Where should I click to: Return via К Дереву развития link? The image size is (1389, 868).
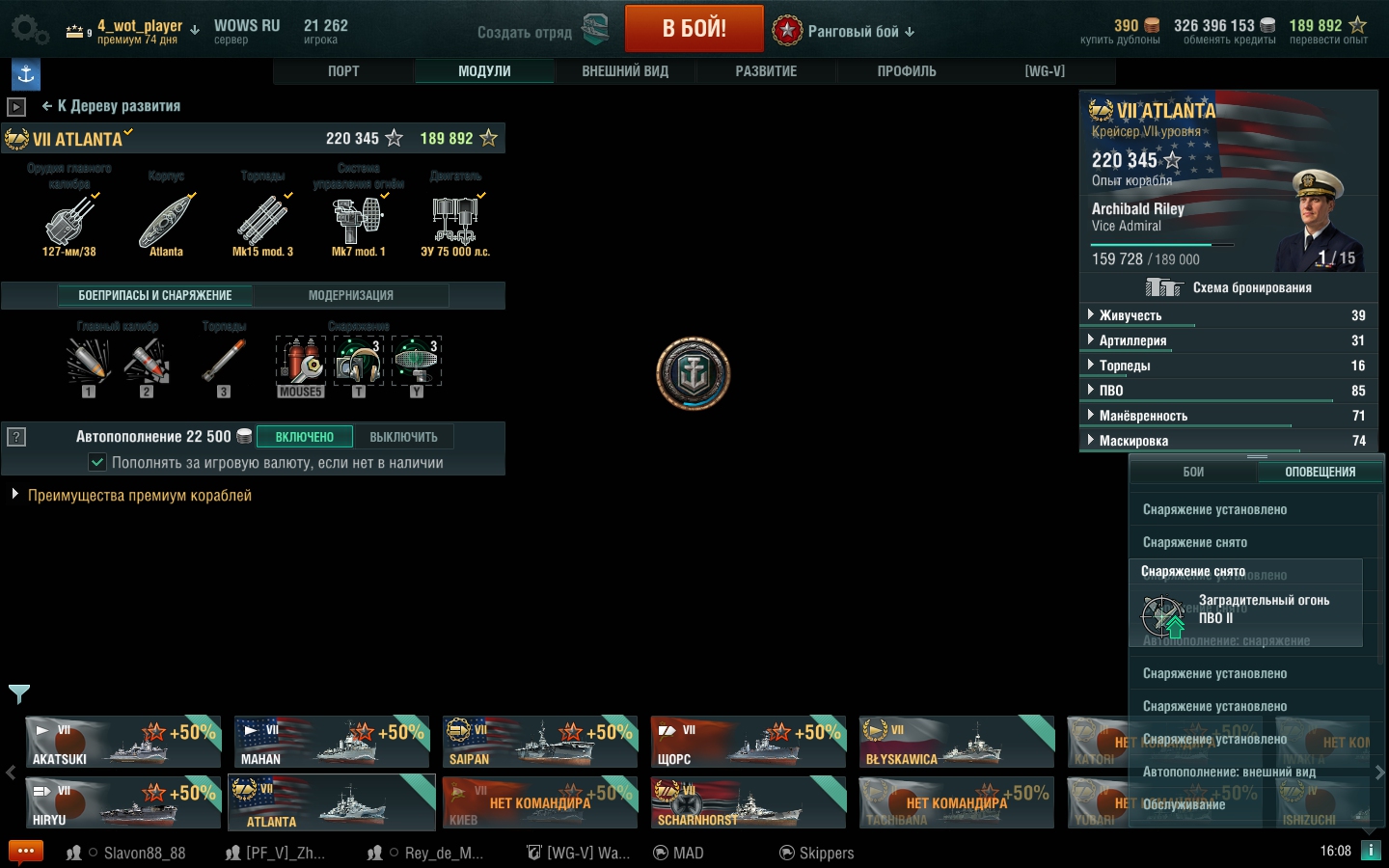112,106
